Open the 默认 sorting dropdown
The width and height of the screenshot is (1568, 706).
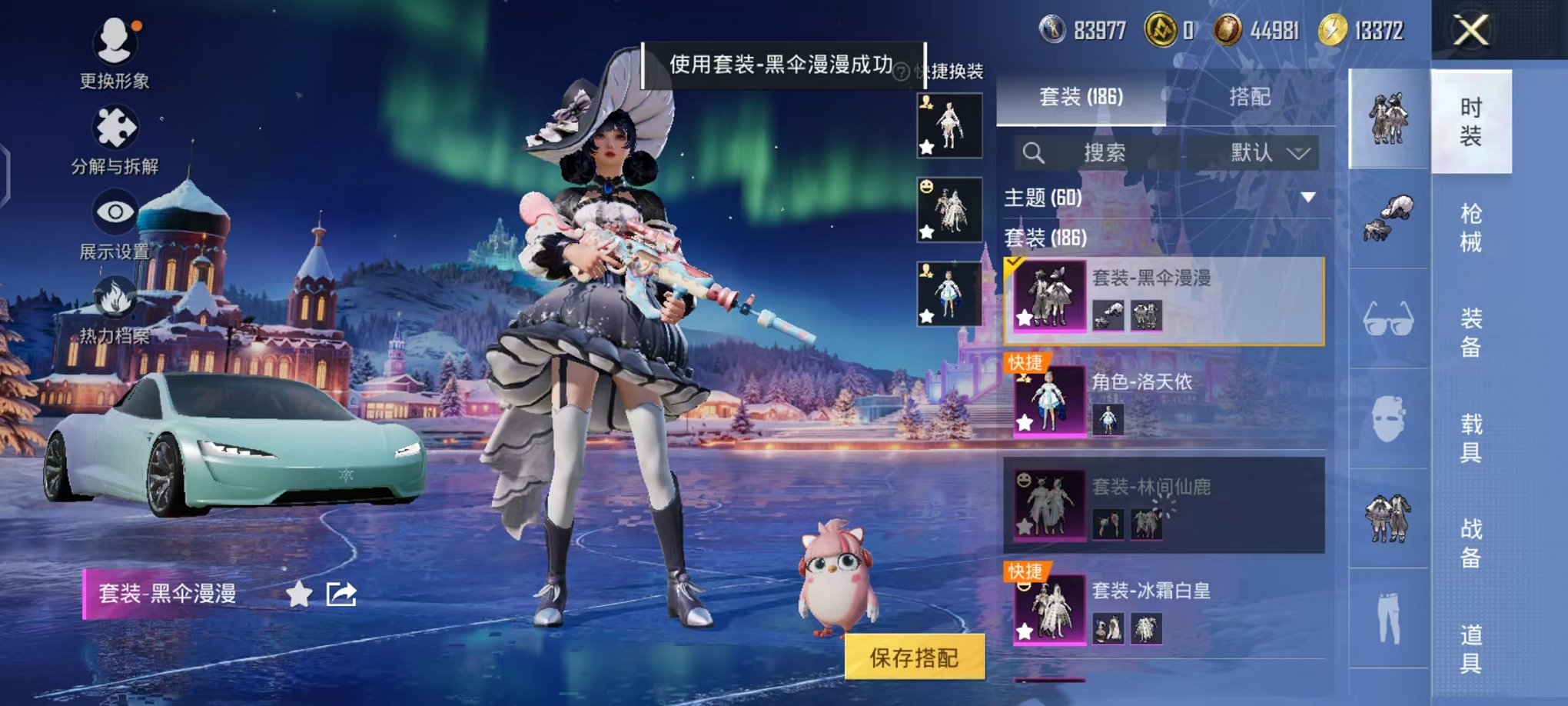[1269, 153]
